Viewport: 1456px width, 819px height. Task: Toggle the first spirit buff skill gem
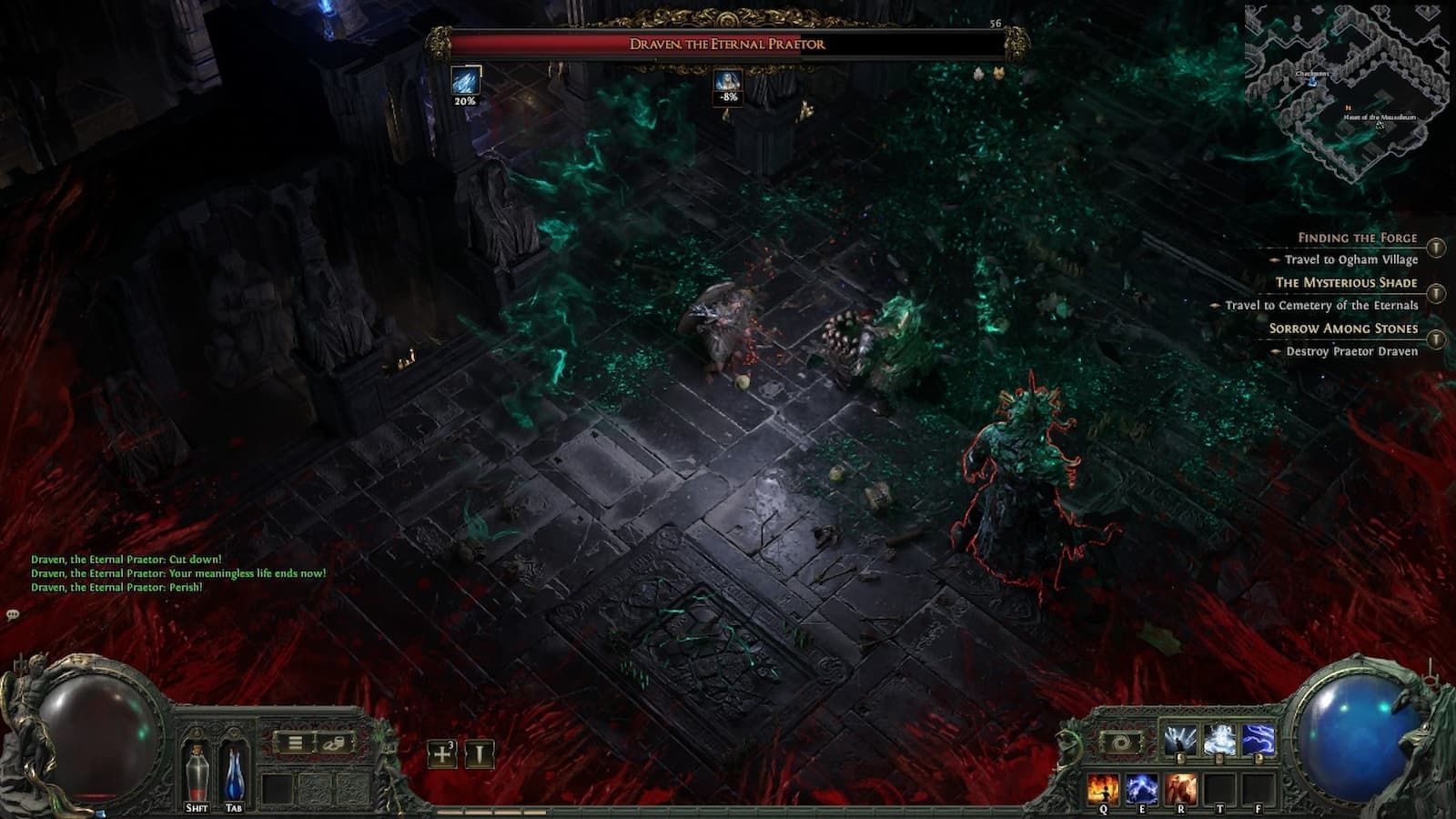[1179, 739]
